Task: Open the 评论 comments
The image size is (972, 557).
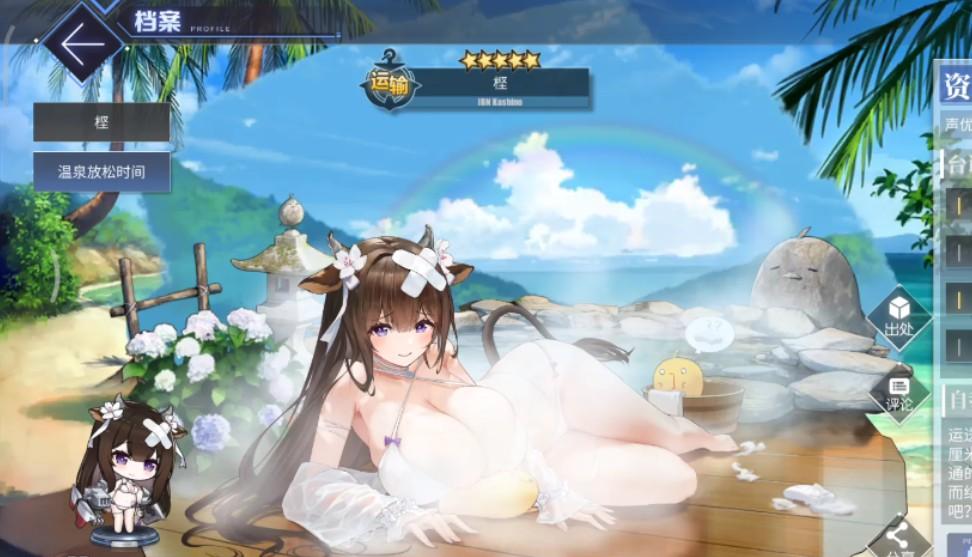Action: click(x=899, y=392)
